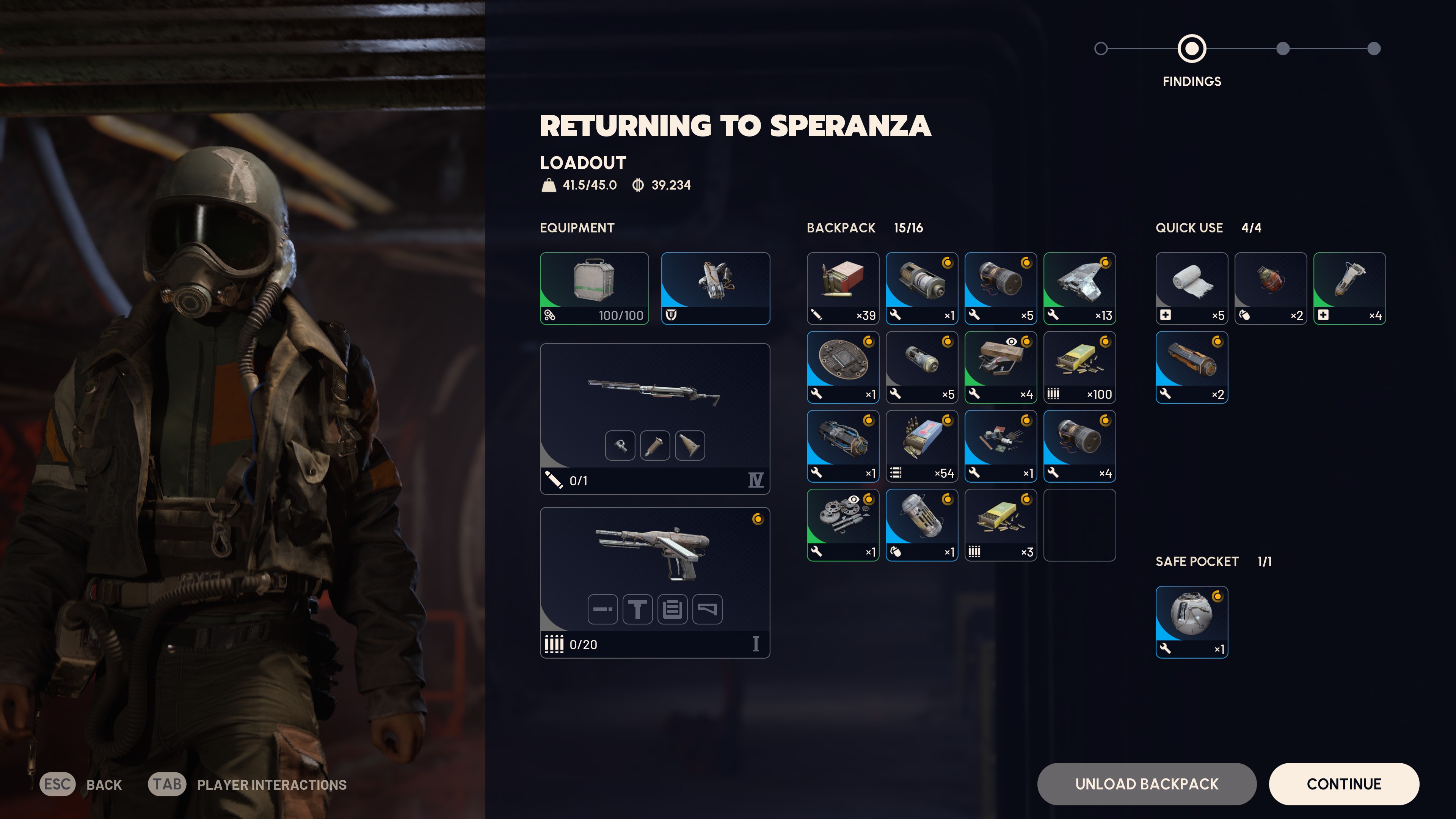
Task: Select the red ammo box stack of 39
Action: pyautogui.click(x=843, y=288)
